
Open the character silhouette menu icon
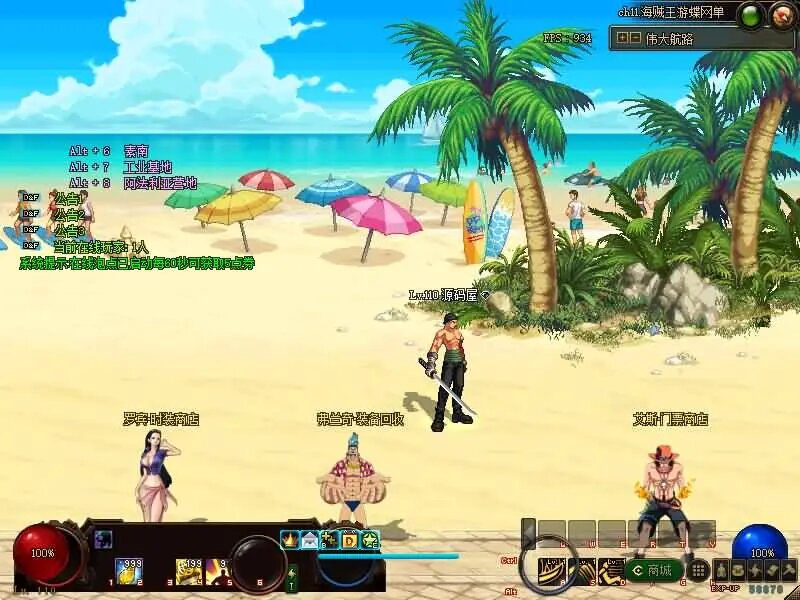coord(719,570)
